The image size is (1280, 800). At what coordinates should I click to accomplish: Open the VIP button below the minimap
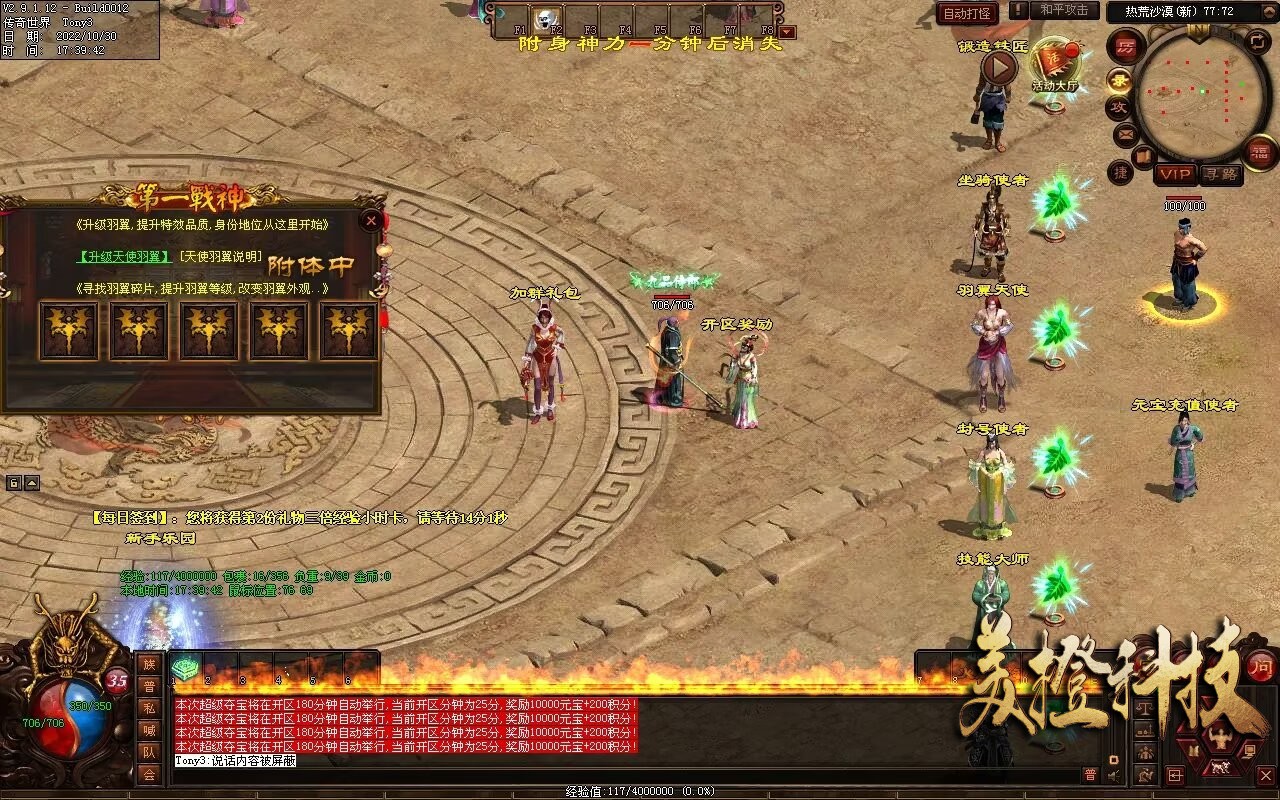[1175, 174]
